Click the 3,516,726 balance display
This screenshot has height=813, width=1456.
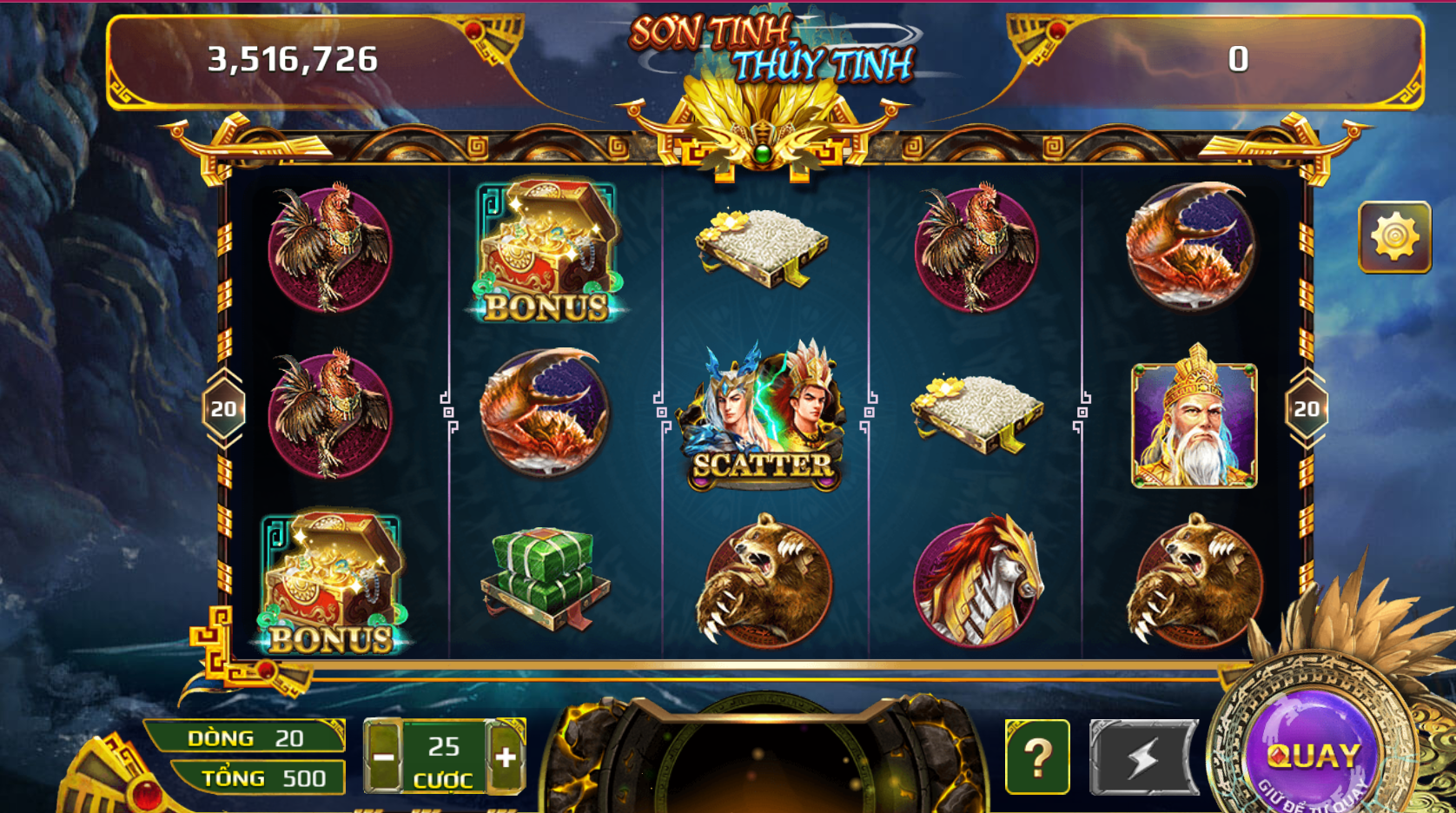[293, 59]
